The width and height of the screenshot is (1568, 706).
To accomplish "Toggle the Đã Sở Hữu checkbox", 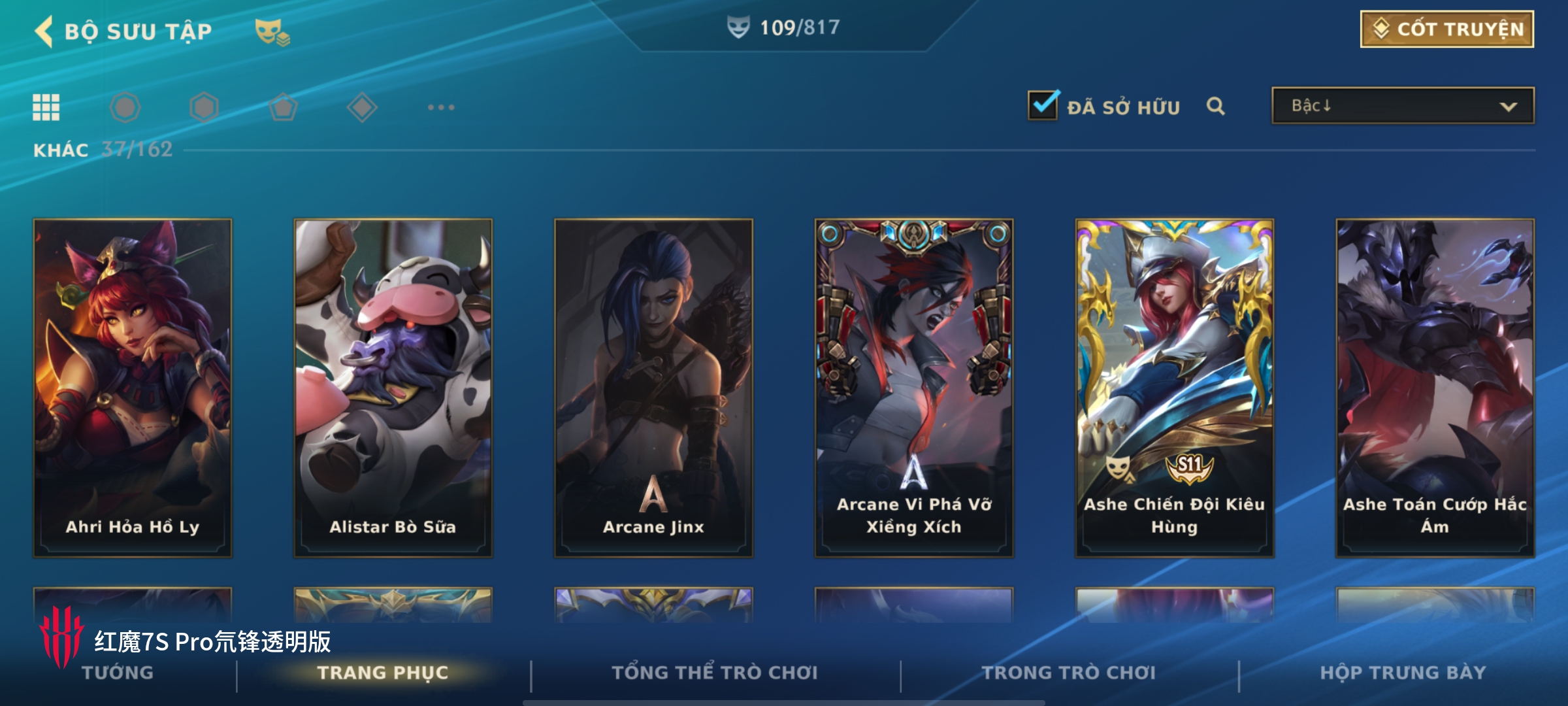I will coord(1043,105).
